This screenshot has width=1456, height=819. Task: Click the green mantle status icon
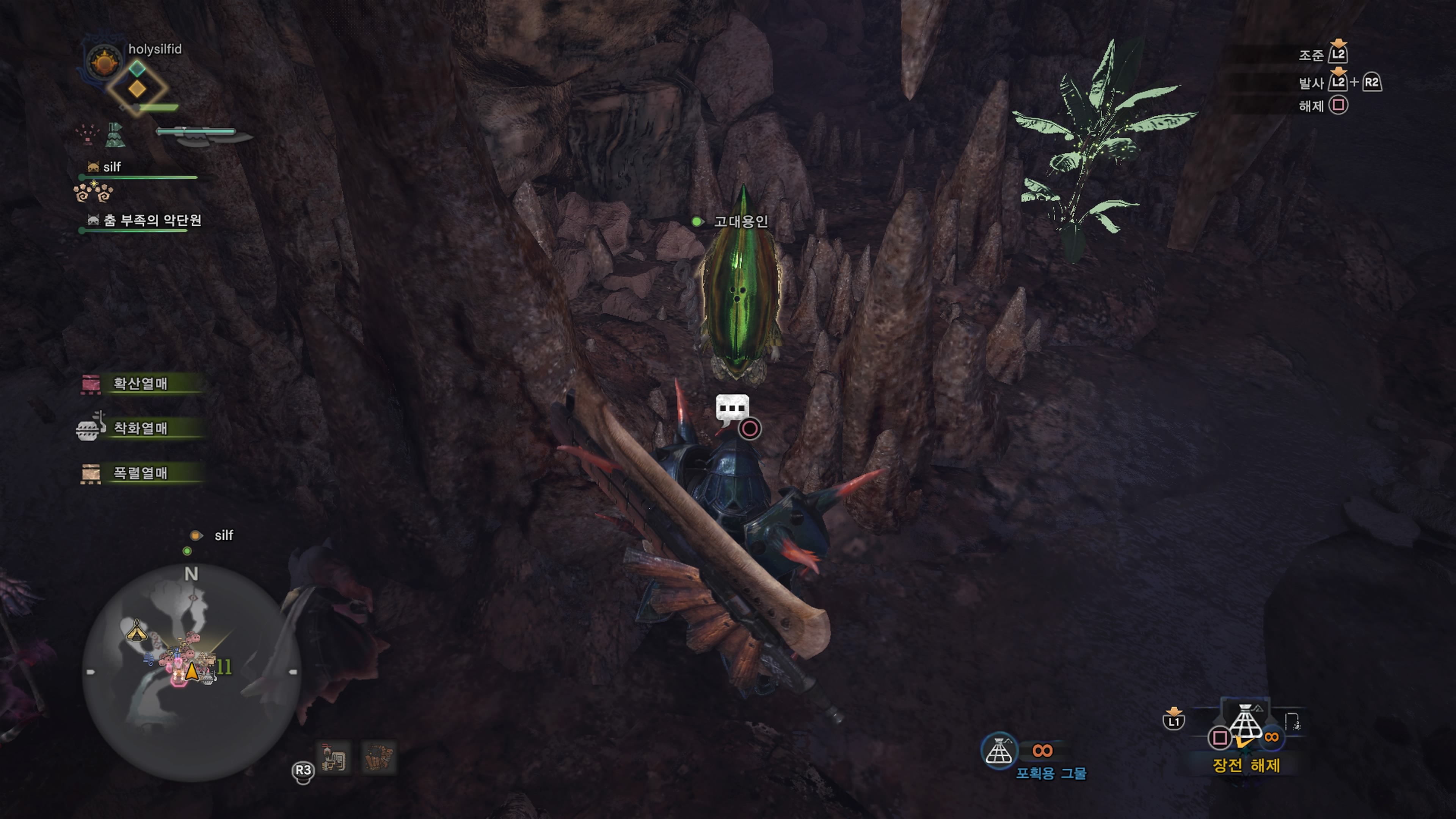115,135
